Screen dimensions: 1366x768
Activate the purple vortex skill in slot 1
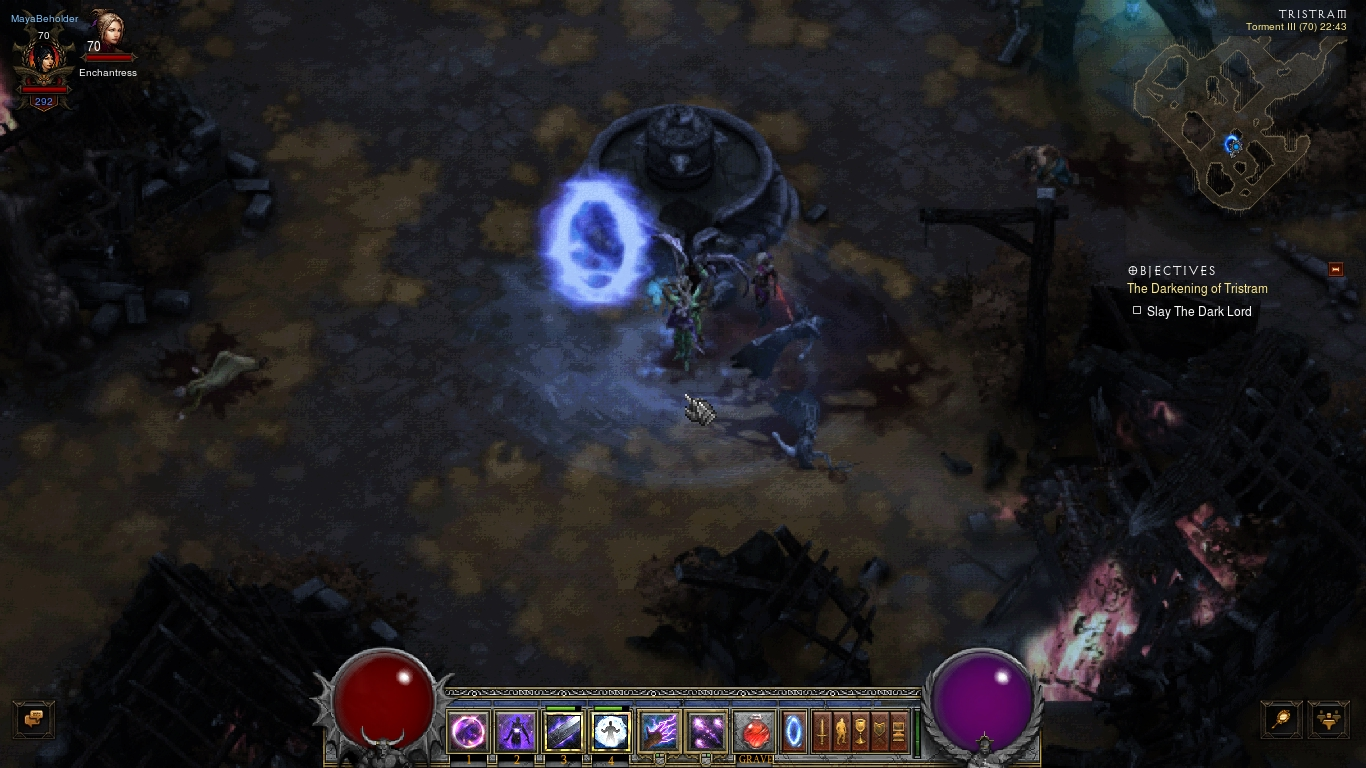tap(469, 732)
